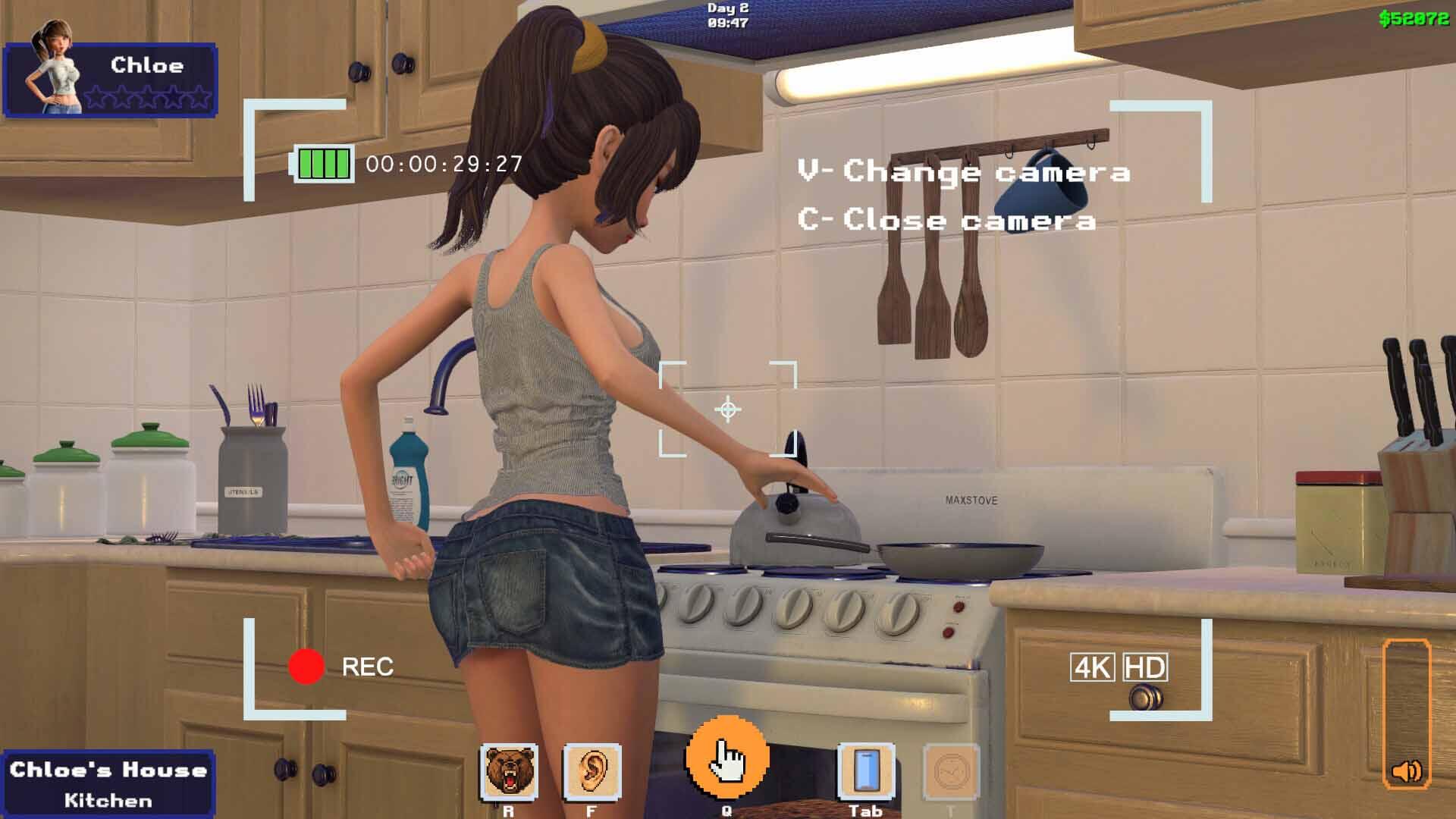Click the 4K quality badge
The image size is (1456, 819).
pos(1090,667)
